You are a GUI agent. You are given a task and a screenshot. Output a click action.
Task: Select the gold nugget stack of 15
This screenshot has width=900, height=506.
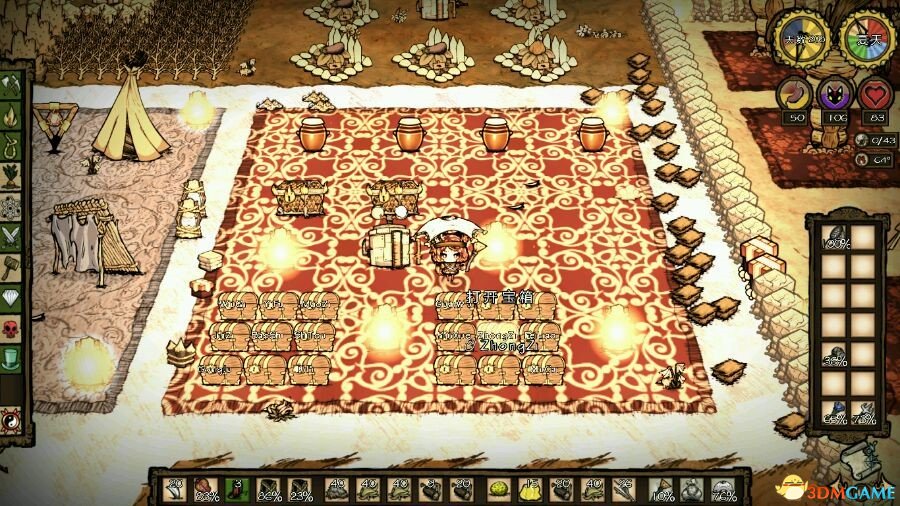click(x=530, y=489)
